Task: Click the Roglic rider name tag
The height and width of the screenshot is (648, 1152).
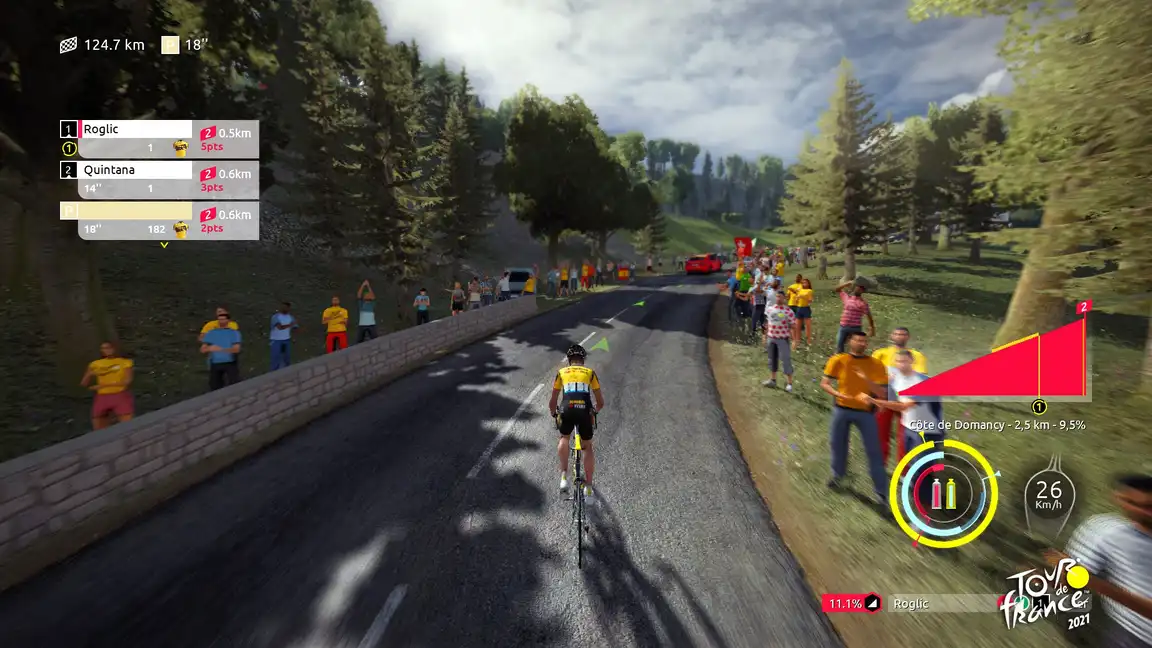Action: click(938, 603)
